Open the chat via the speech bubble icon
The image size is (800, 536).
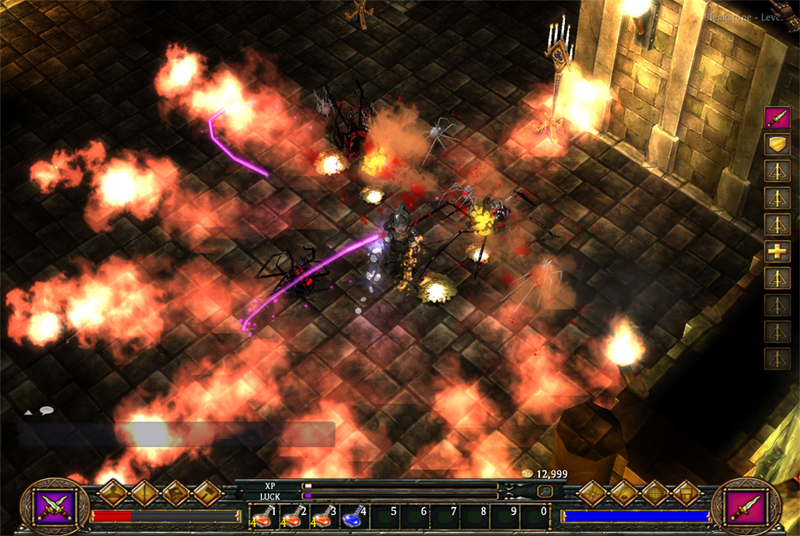(x=46, y=410)
